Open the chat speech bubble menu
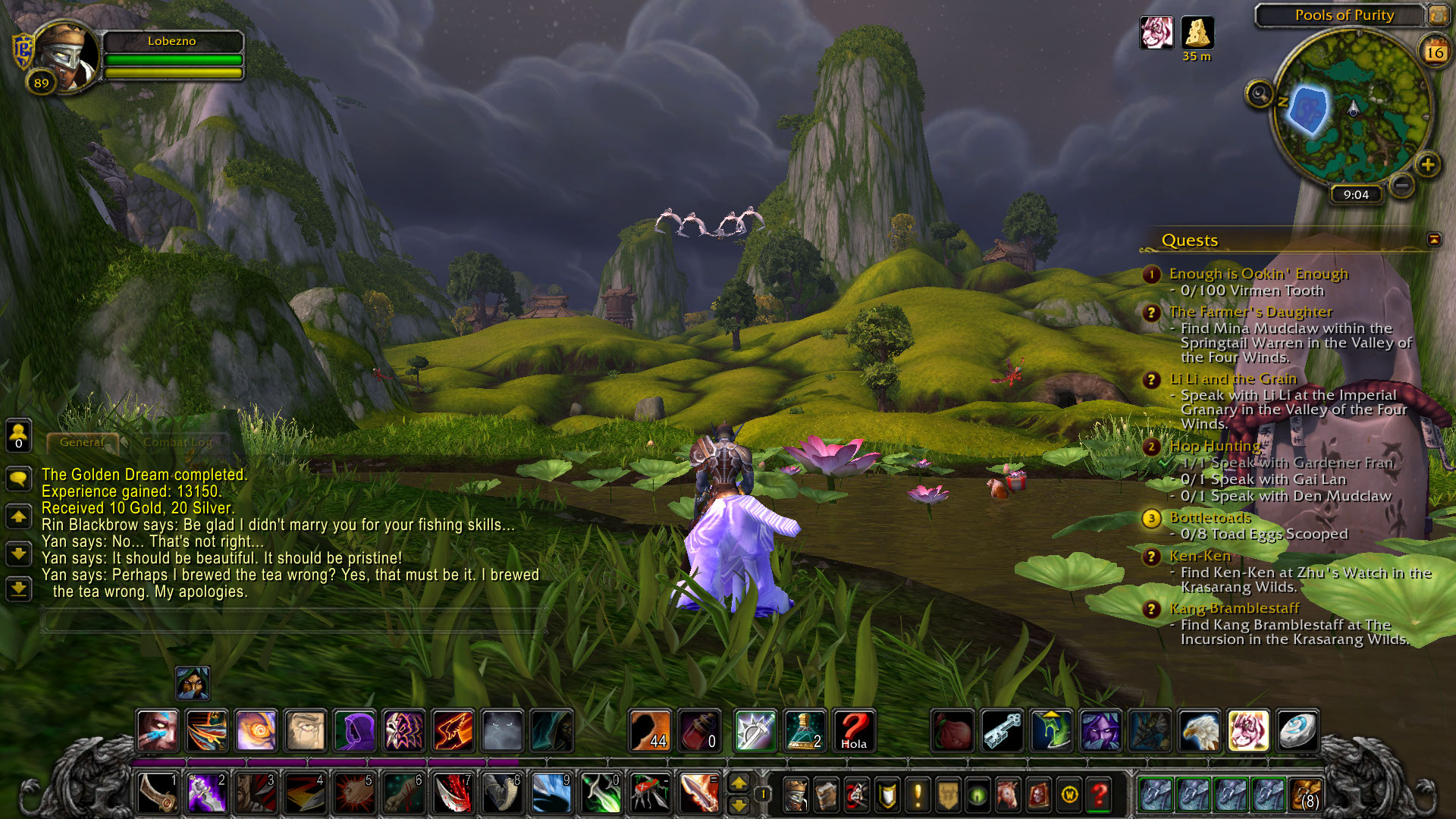The height and width of the screenshot is (819, 1456). pyautogui.click(x=18, y=479)
